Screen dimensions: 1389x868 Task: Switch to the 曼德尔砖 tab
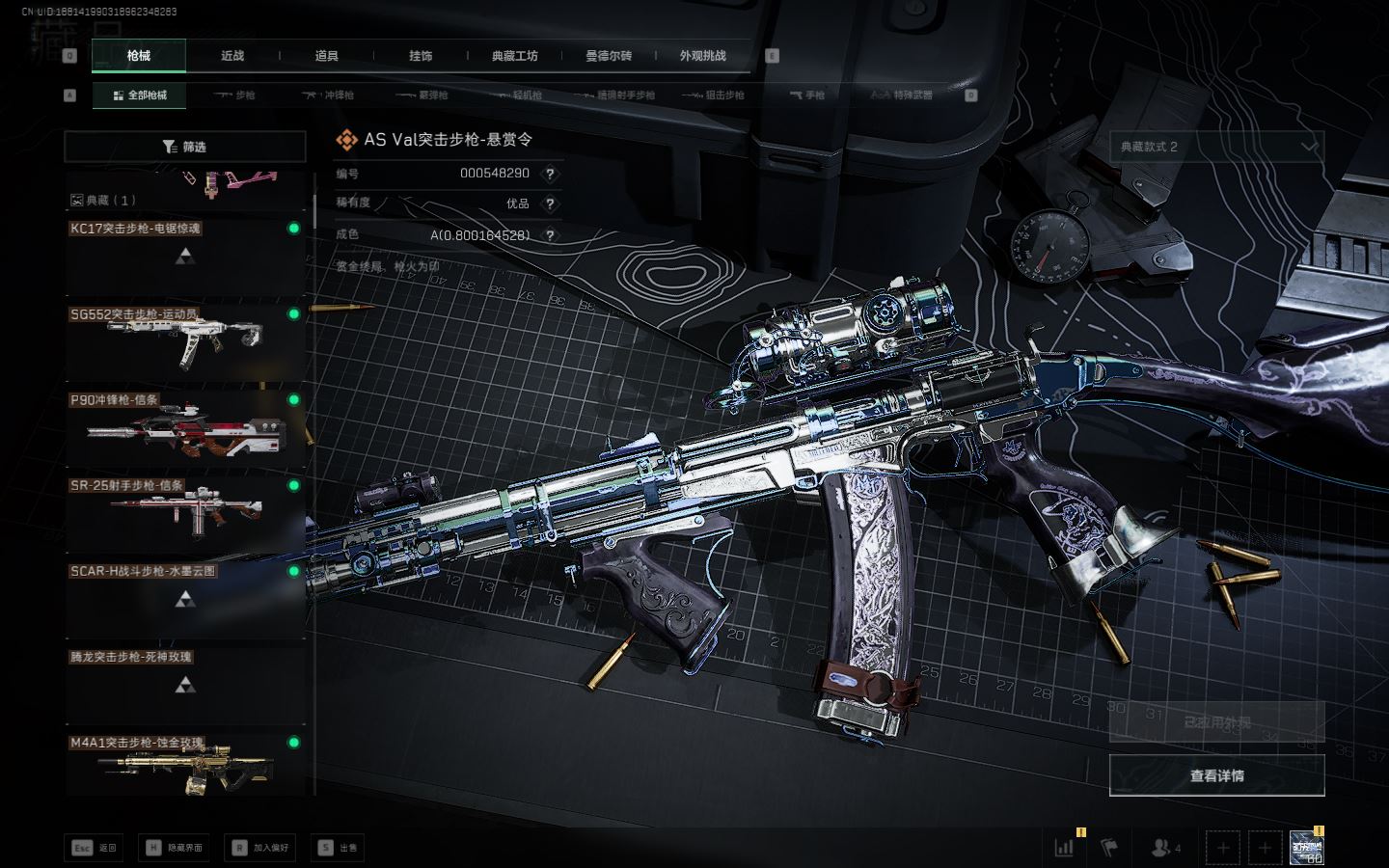click(x=609, y=56)
